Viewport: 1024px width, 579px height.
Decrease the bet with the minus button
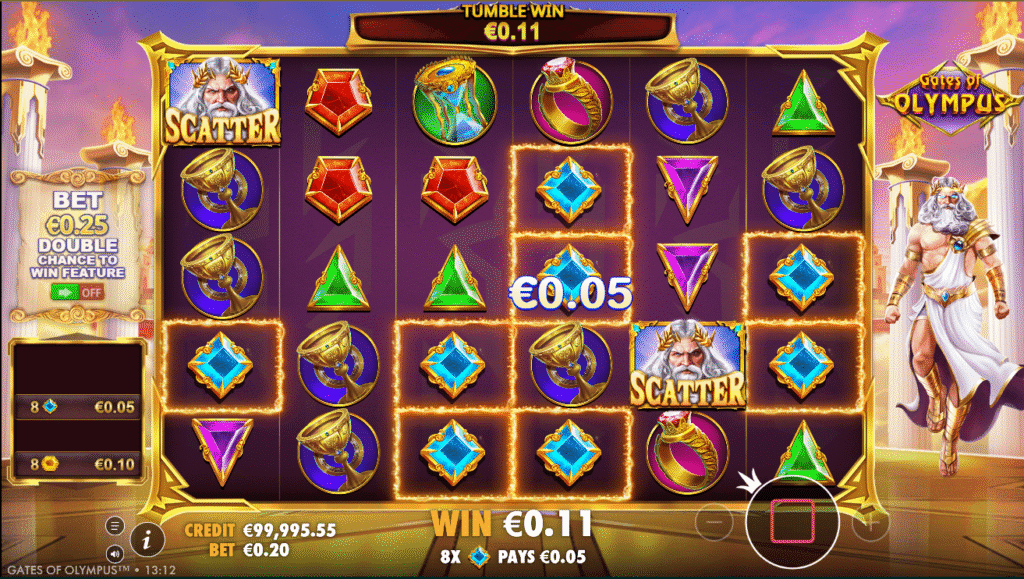[x=714, y=522]
